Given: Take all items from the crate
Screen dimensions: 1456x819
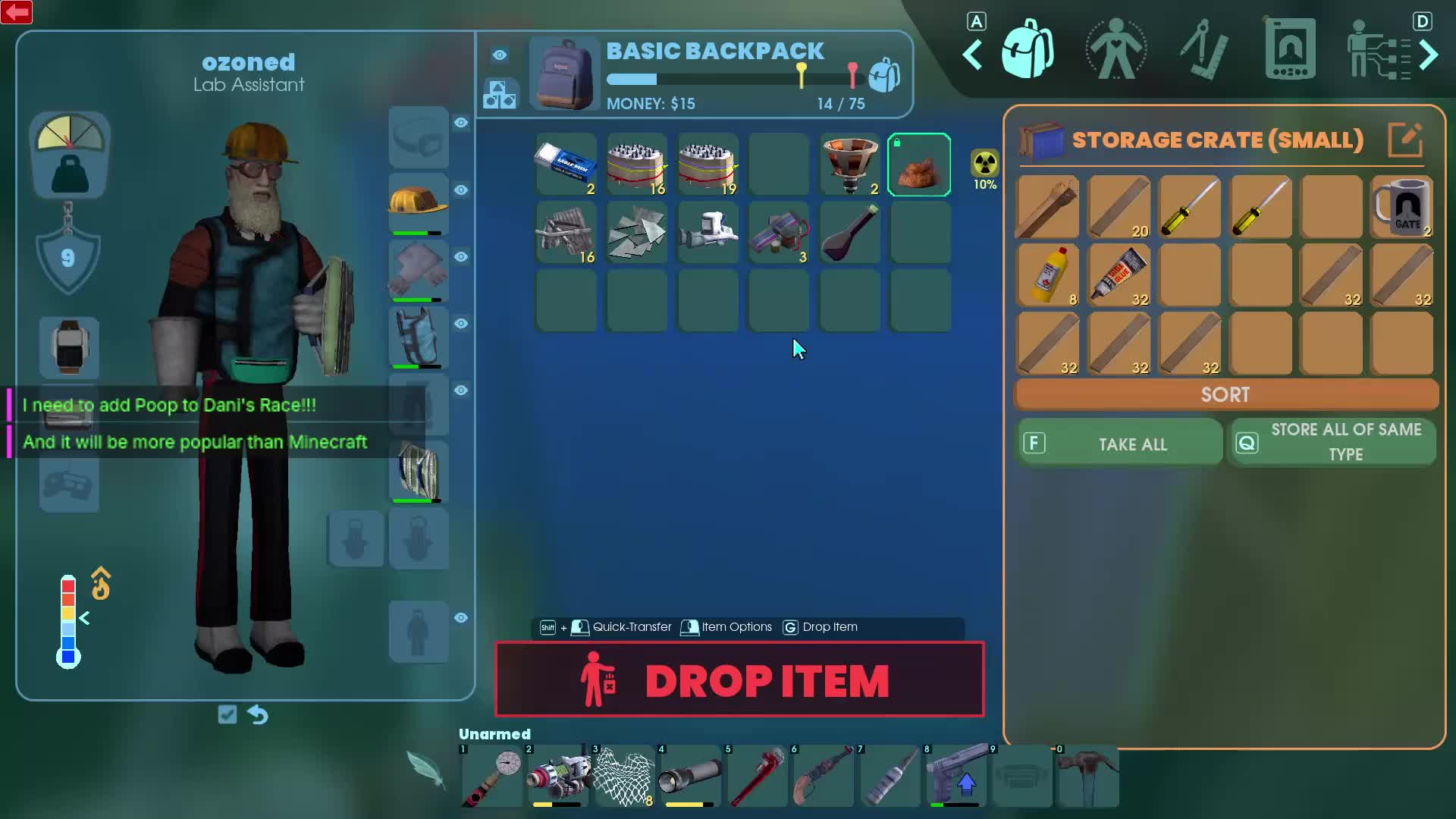Looking at the screenshot, I should pyautogui.click(x=1119, y=444).
